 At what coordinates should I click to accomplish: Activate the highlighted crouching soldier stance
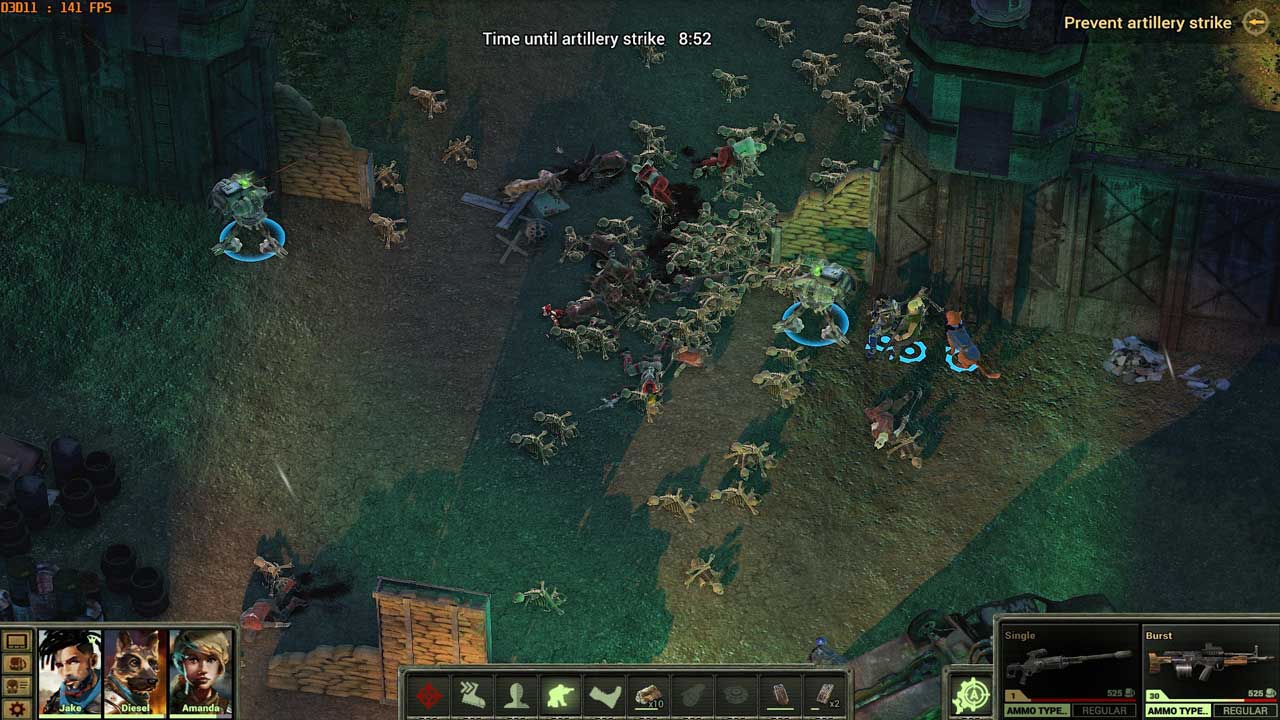click(x=561, y=695)
